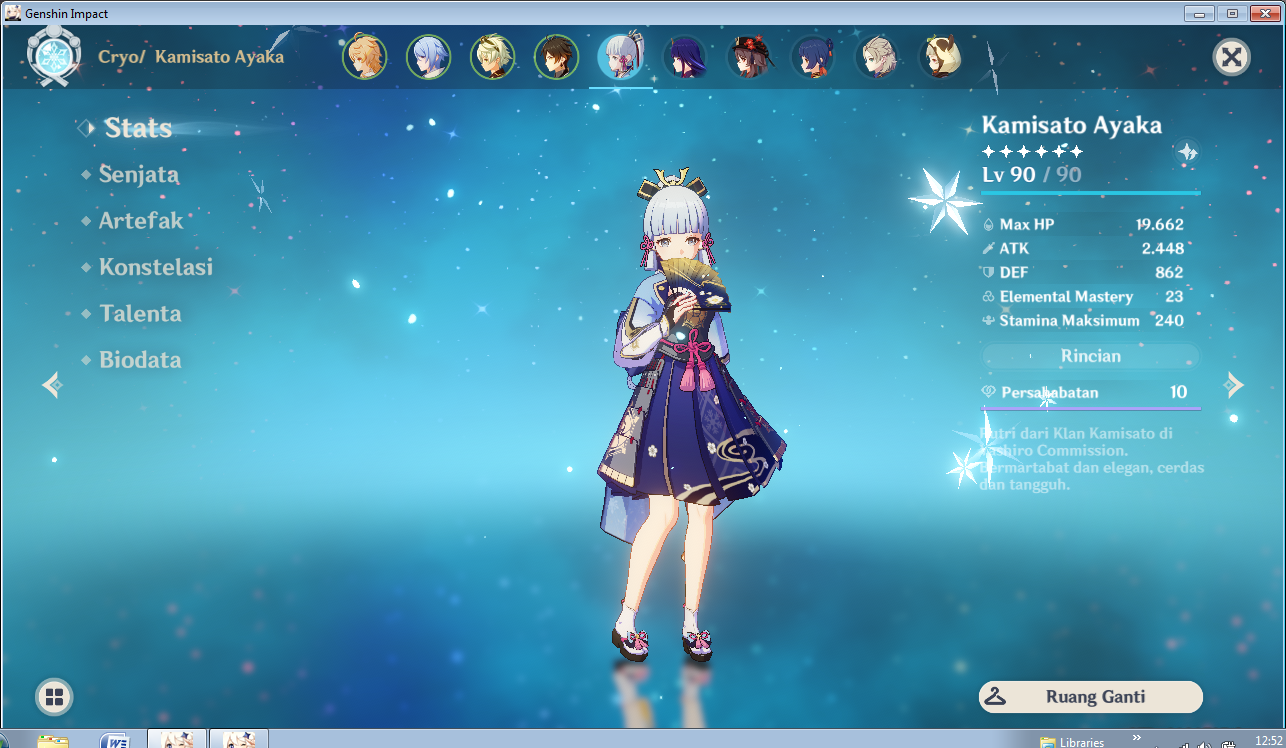1286x748 pixels.
Task: Advance to next character via right arrow
Action: pos(1235,385)
